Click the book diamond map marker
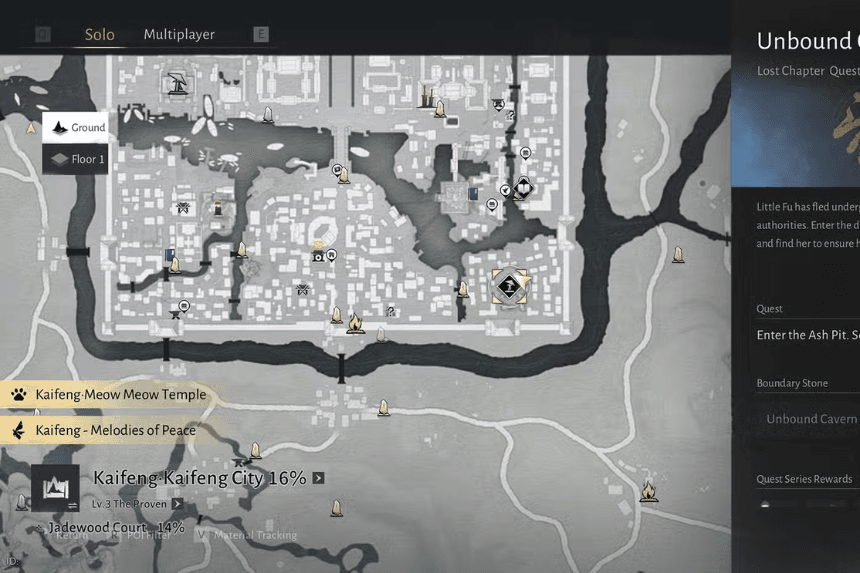 tap(522, 187)
